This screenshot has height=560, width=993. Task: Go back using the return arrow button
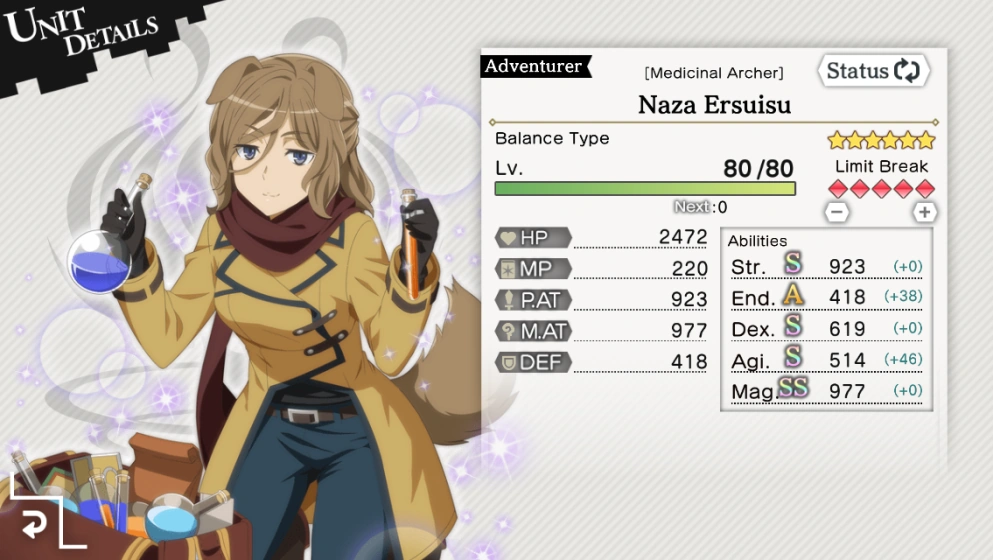(x=36, y=521)
